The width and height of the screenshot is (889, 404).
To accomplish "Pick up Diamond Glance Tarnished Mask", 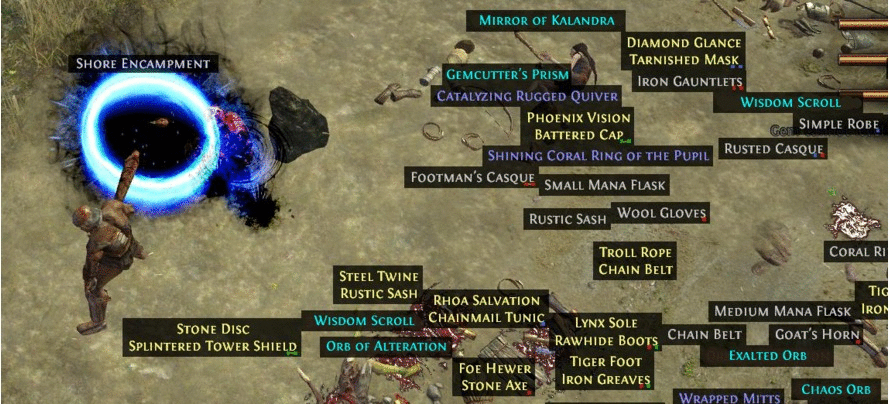I will [684, 51].
